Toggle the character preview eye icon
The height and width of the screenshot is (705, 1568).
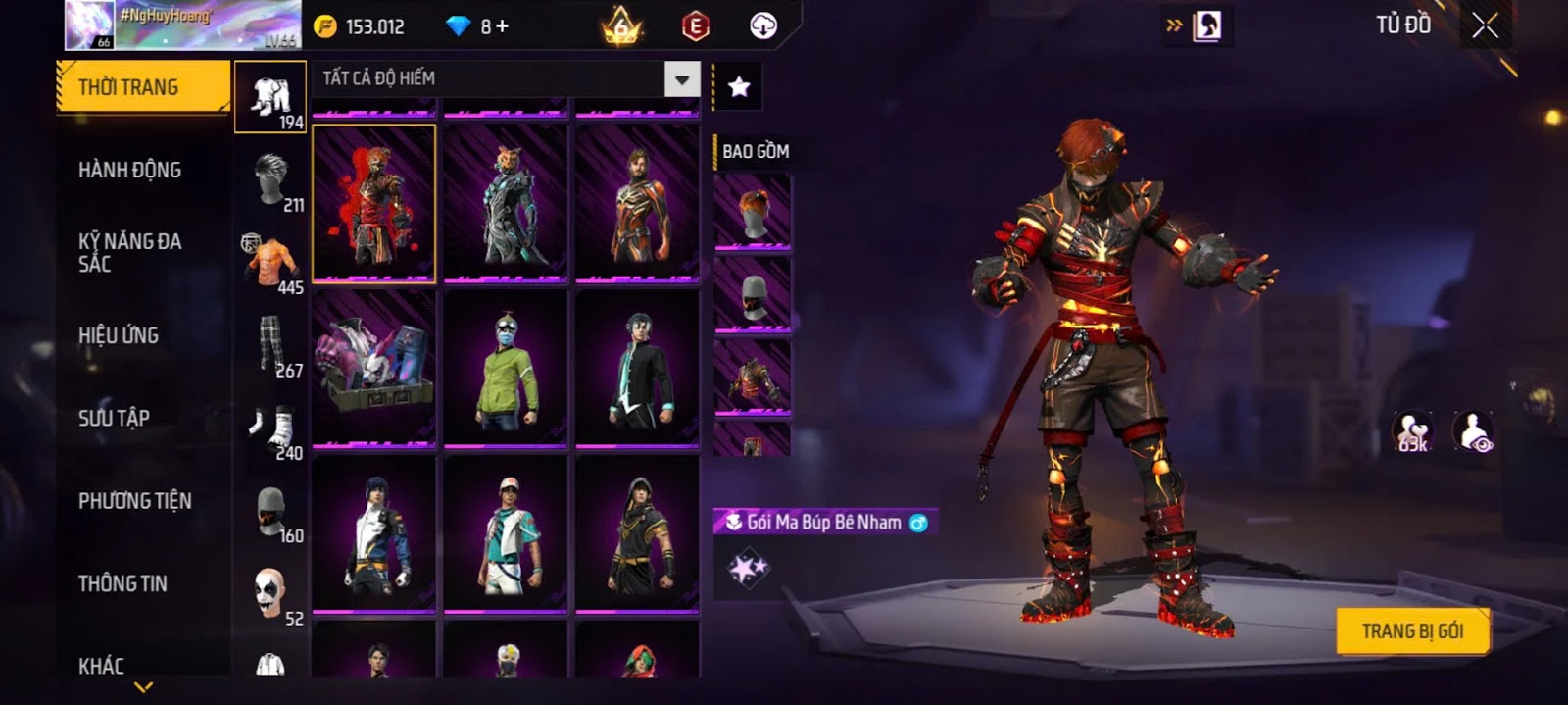click(1473, 431)
